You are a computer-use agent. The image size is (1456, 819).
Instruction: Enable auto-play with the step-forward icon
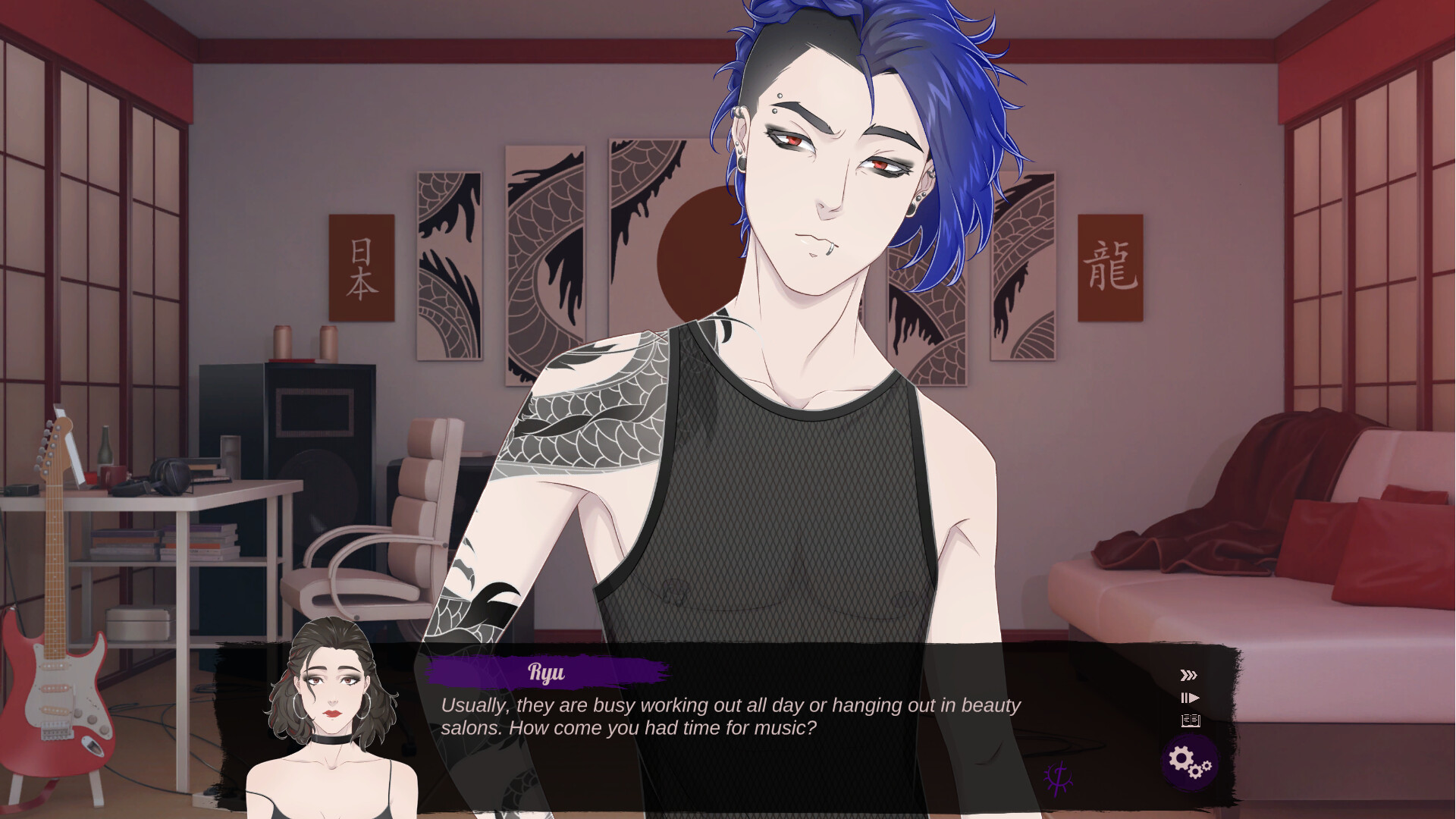(1189, 698)
